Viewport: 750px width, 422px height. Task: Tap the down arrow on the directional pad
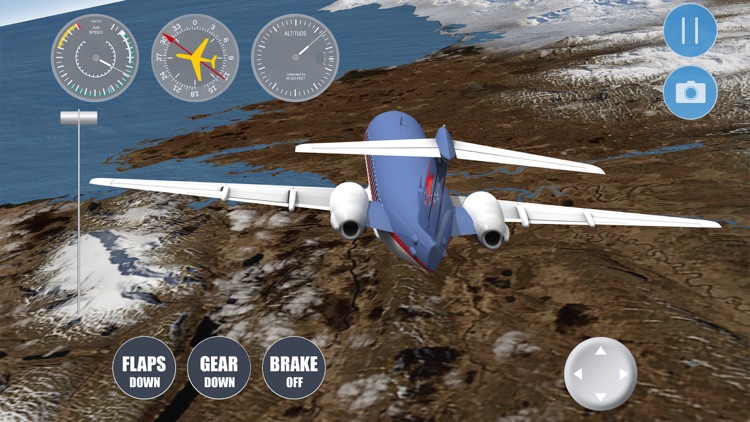(x=600, y=397)
